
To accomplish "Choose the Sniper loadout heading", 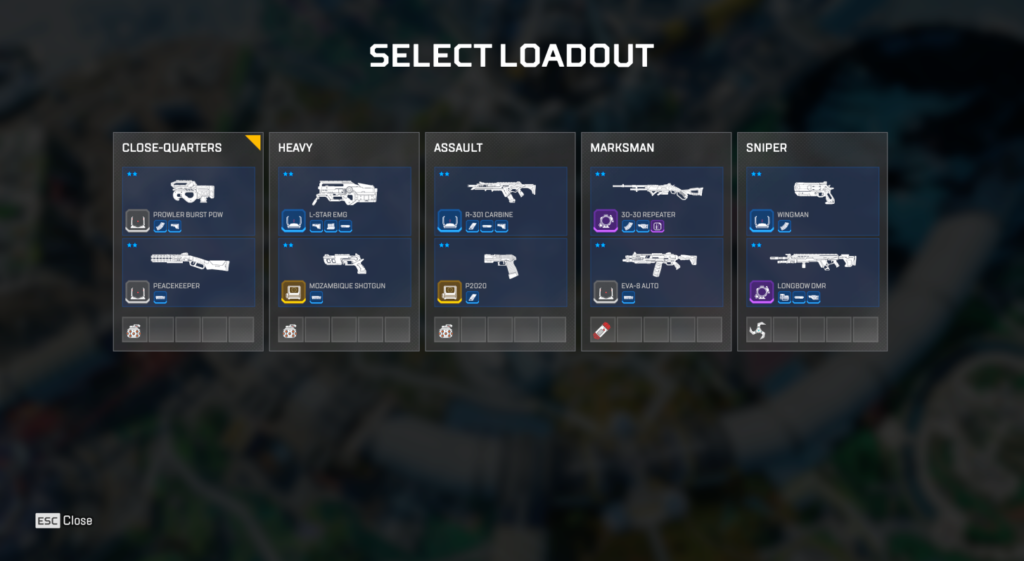I will coord(767,148).
